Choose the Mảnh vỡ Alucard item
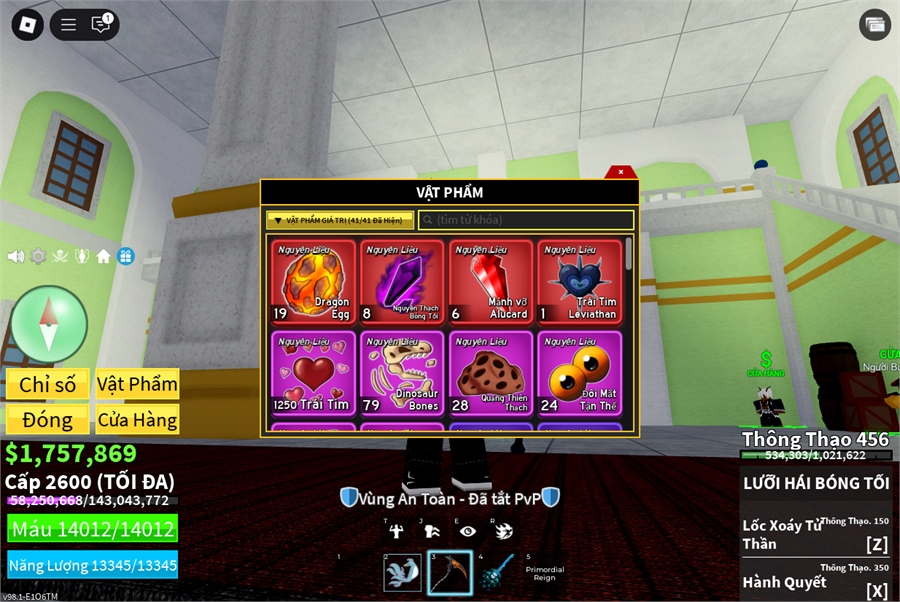This screenshot has height=602, width=900. [490, 282]
